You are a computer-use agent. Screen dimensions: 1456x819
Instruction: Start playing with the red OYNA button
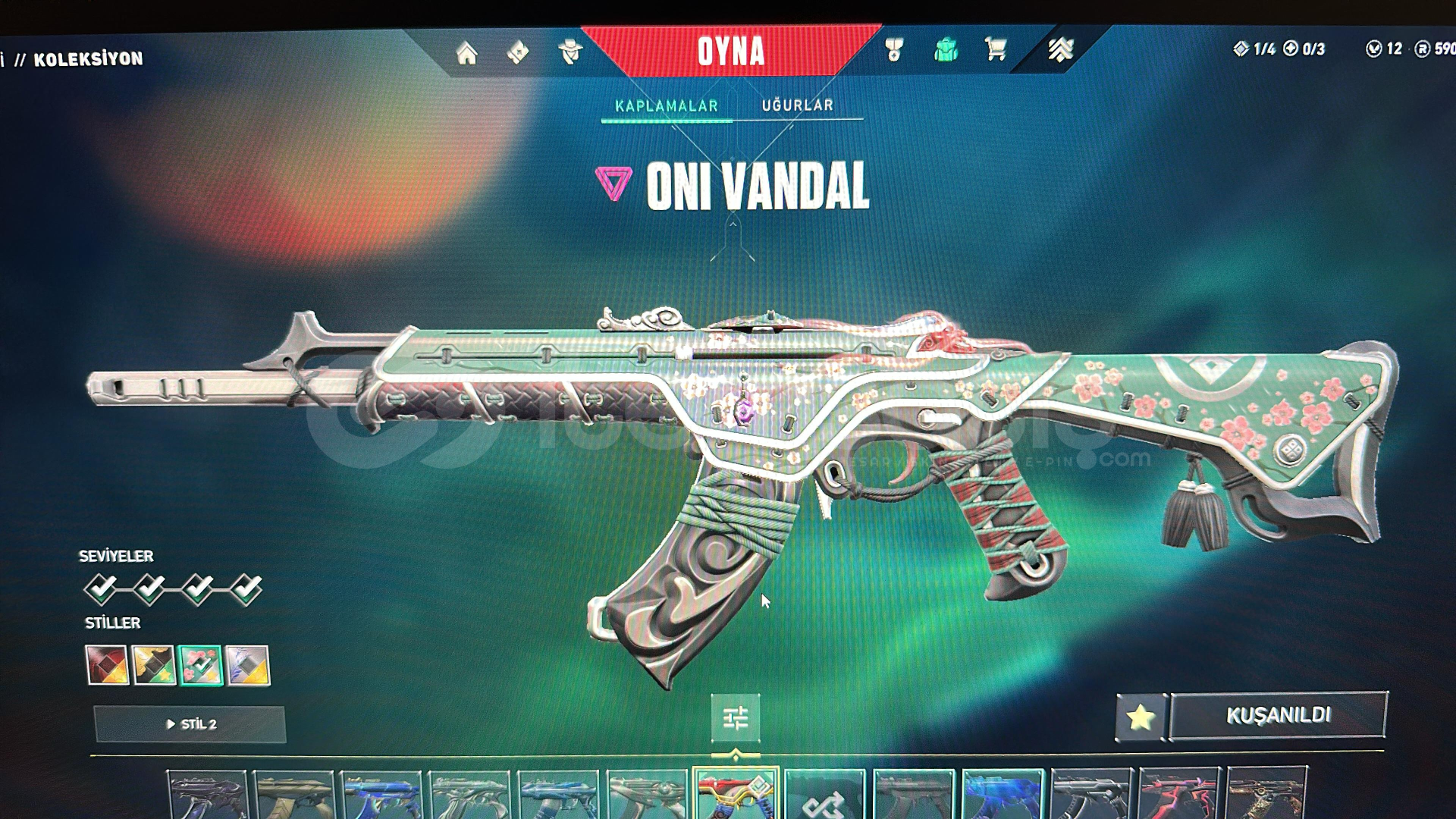click(730, 52)
